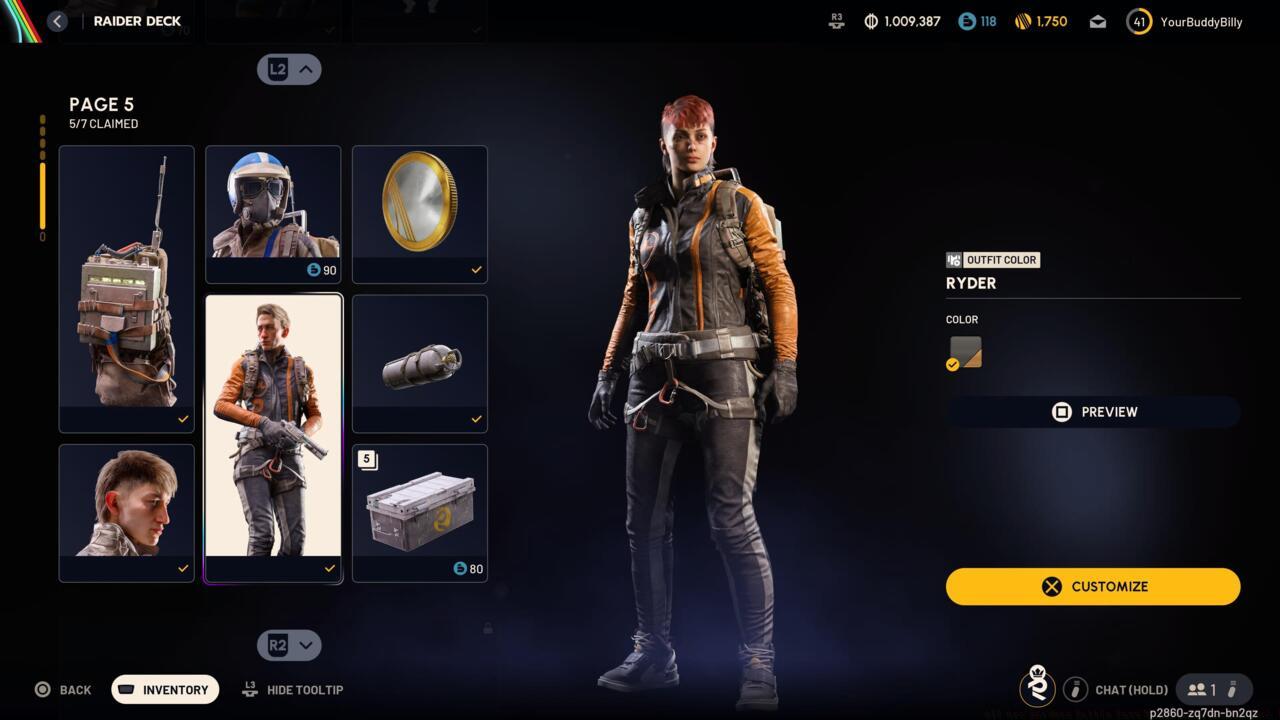
Task: Click the level 41 player badge
Action: tap(1138, 20)
